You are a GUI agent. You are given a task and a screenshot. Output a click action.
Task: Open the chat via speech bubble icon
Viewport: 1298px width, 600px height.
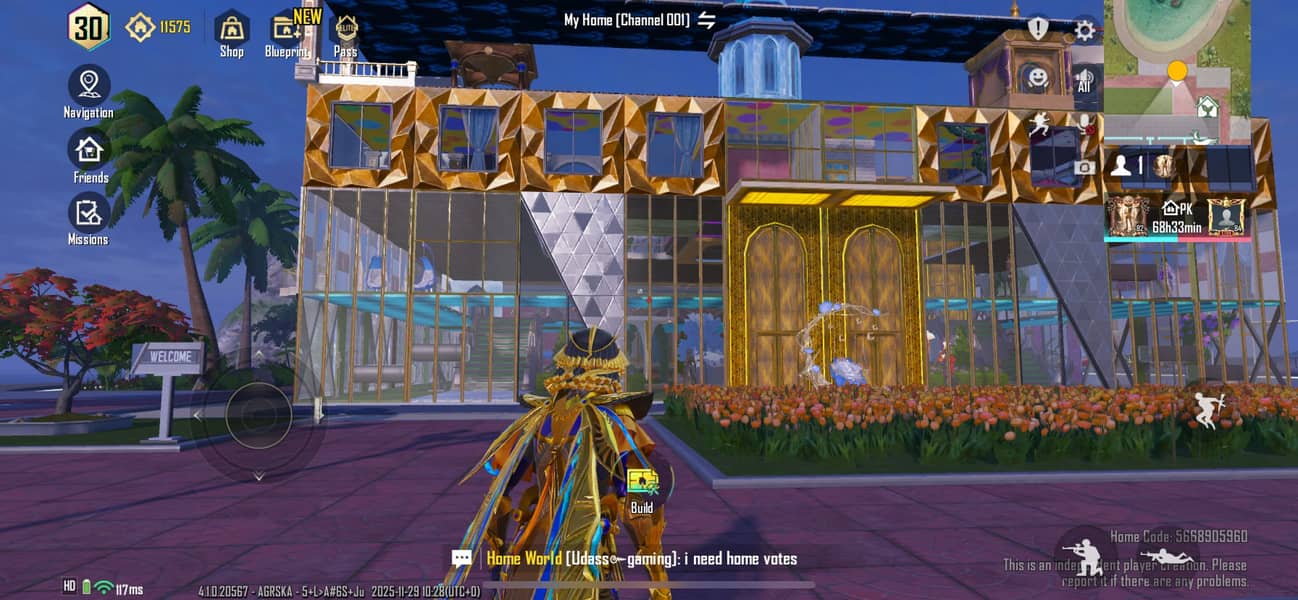point(461,559)
